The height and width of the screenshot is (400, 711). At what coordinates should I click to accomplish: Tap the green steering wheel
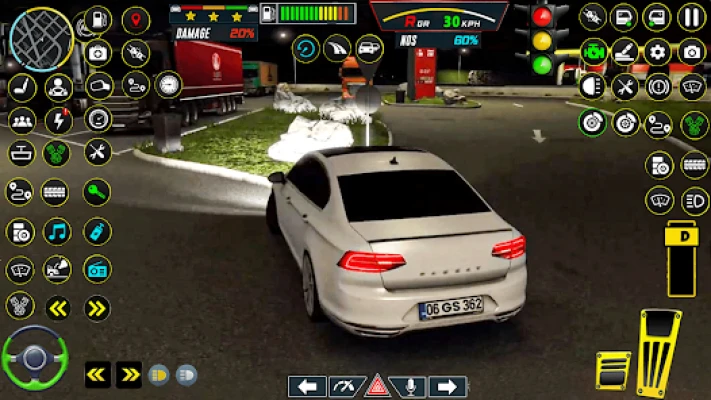(x=33, y=356)
